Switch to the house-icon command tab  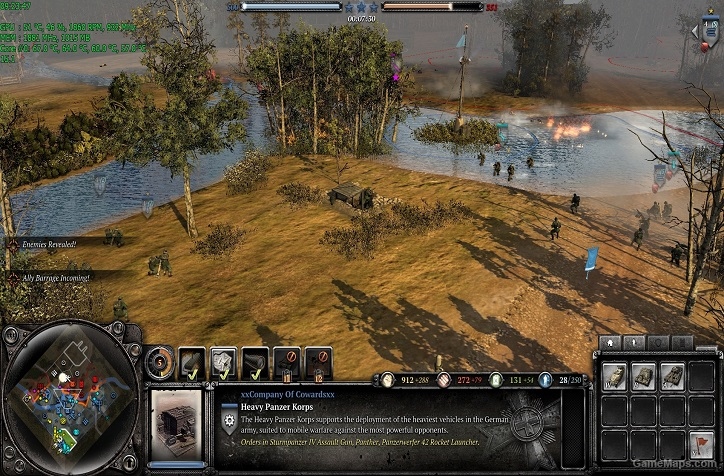(610, 343)
